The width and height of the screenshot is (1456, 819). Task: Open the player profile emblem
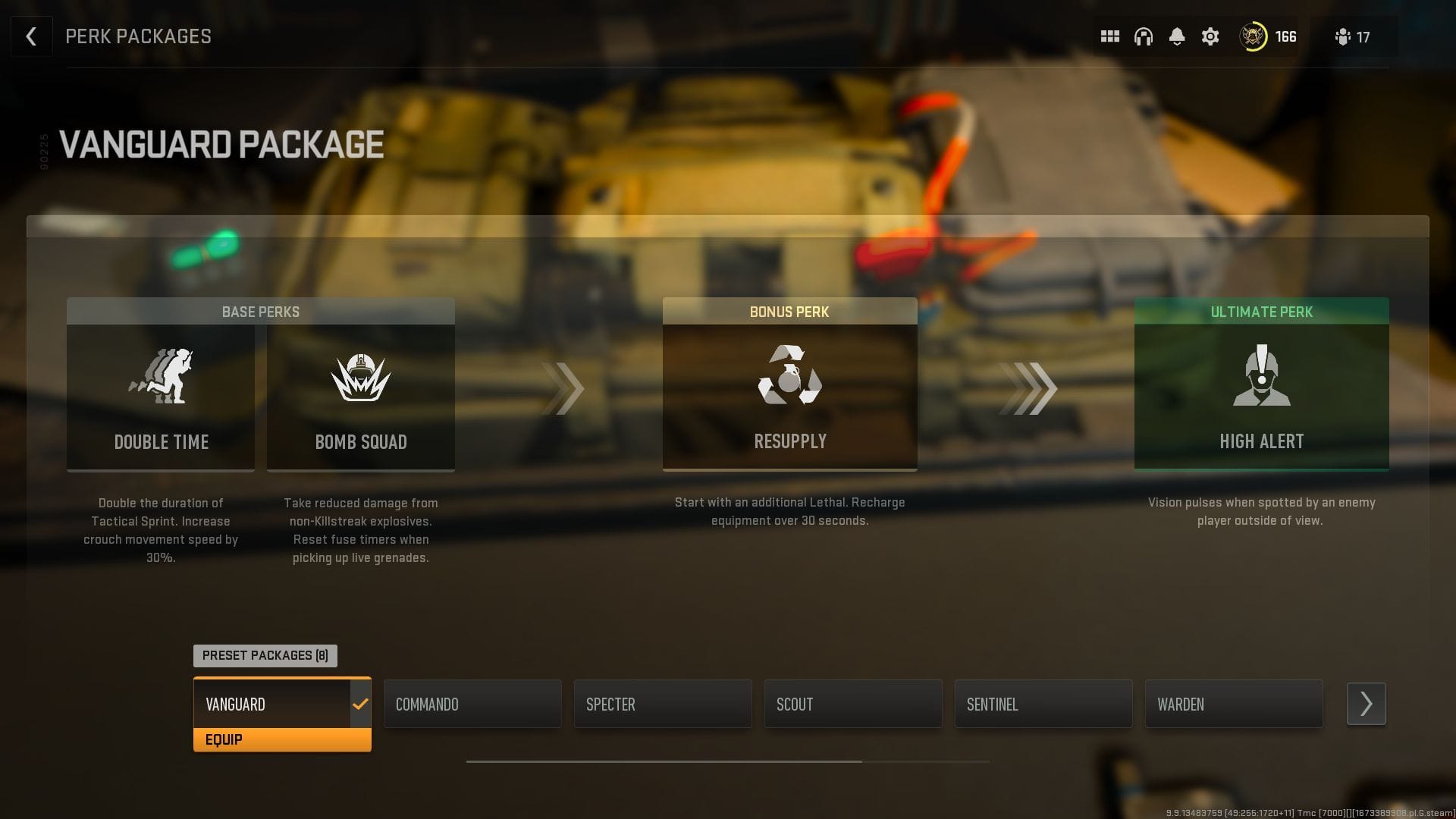1253,36
